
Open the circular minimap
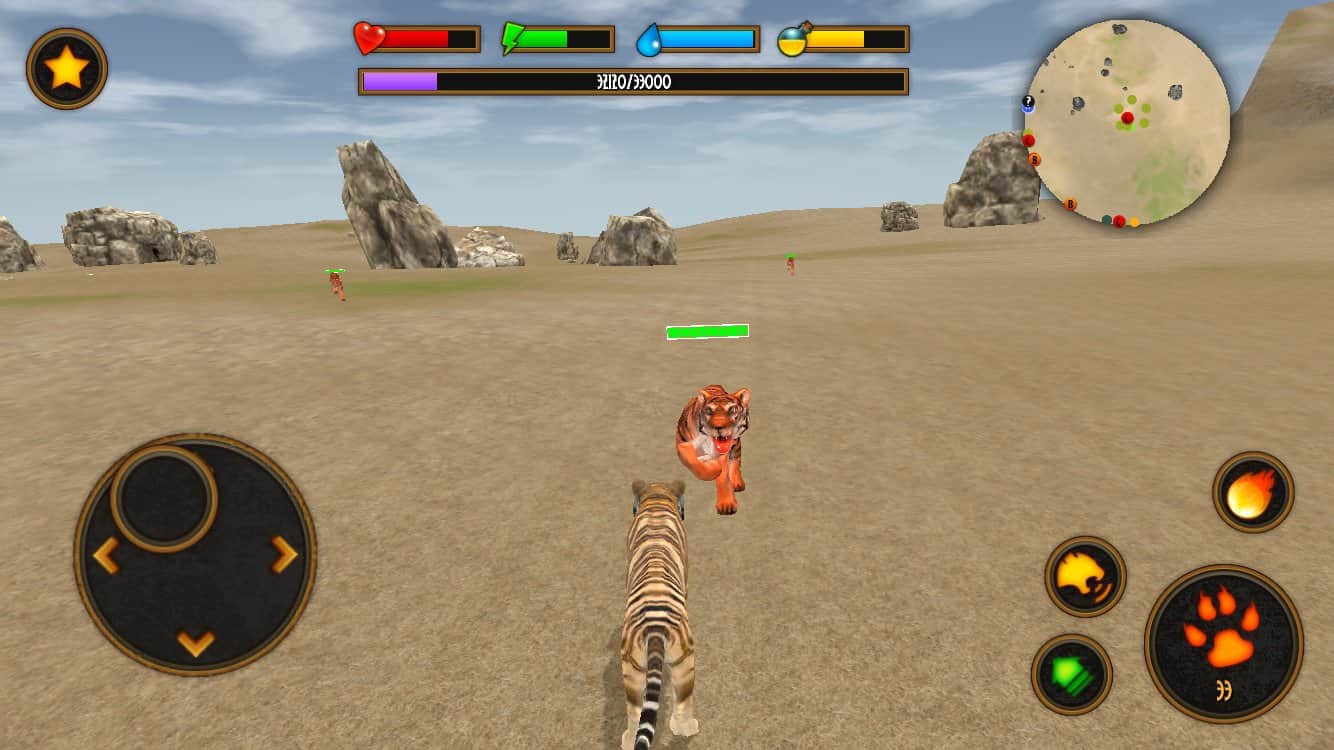click(x=1127, y=122)
